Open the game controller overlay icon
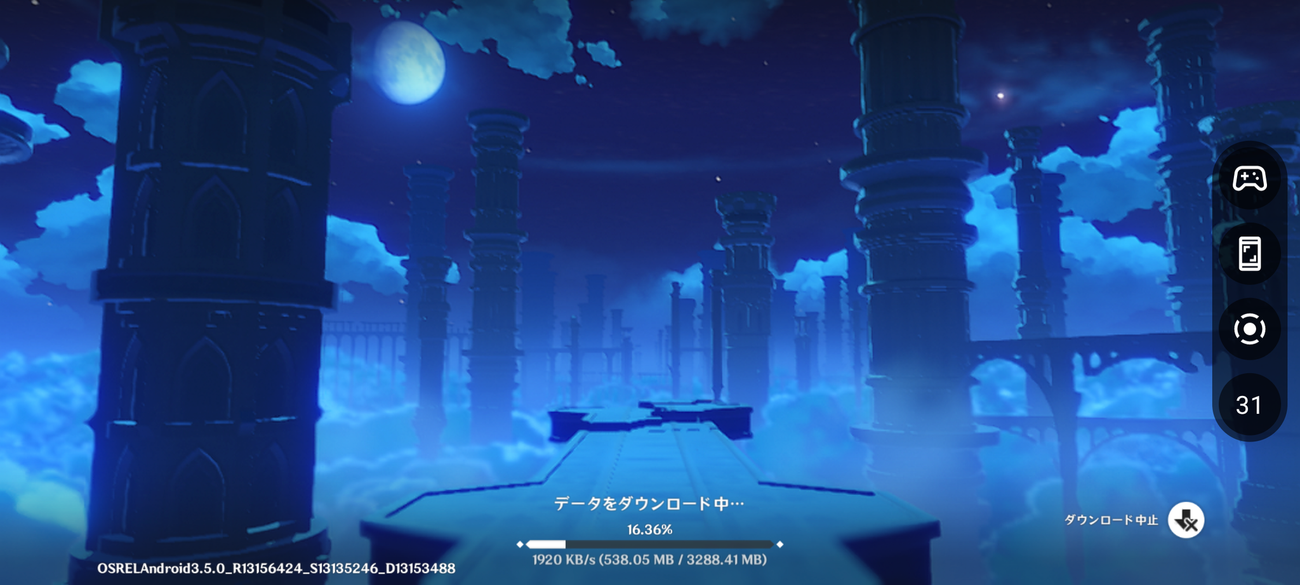The width and height of the screenshot is (1300, 585). coord(1249,179)
